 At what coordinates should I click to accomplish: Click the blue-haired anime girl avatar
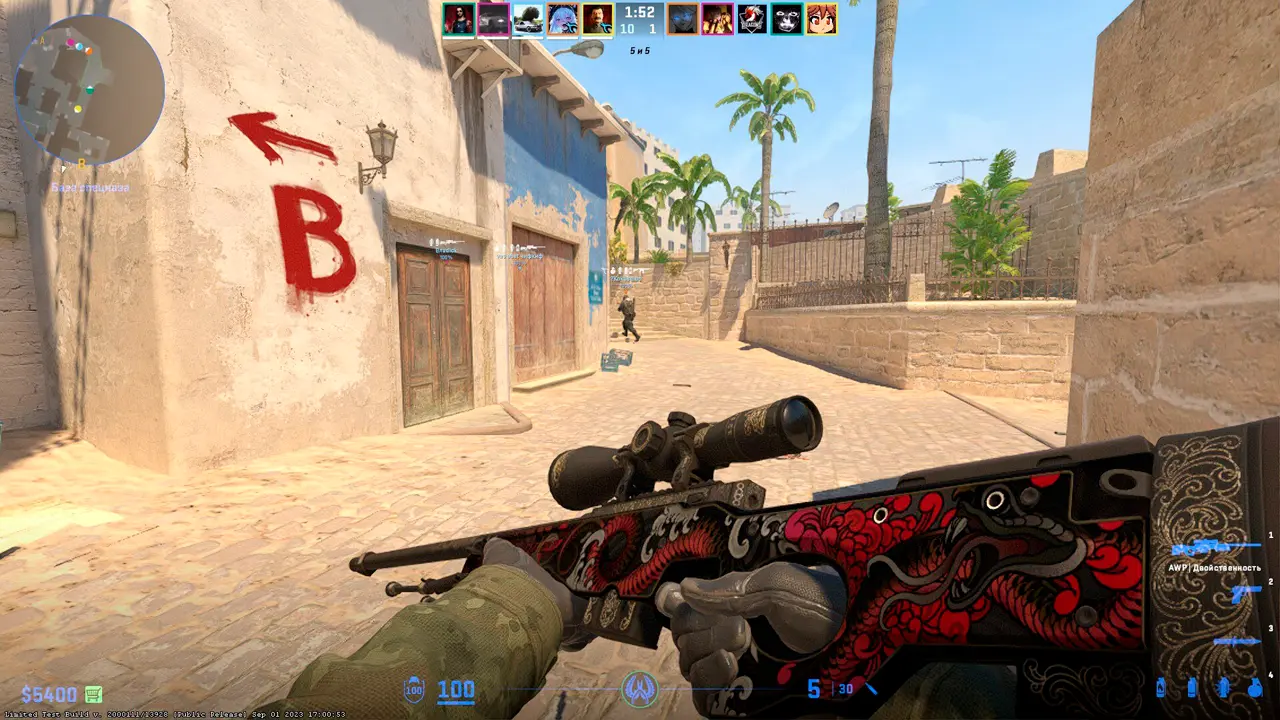pos(563,19)
